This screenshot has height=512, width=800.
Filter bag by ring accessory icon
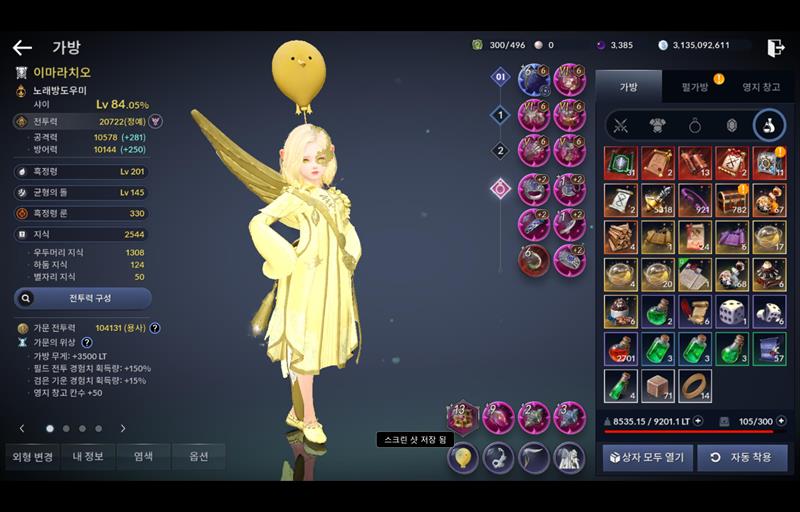pyautogui.click(x=695, y=125)
